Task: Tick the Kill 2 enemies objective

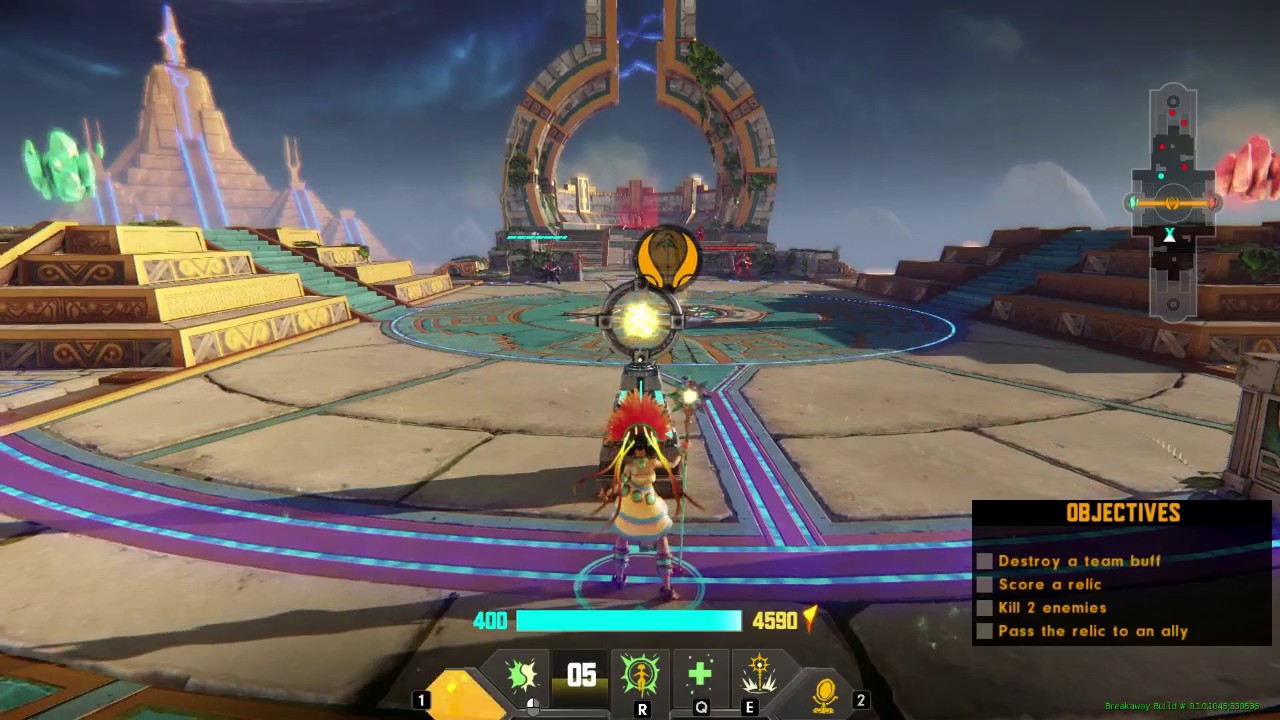Action: pyautogui.click(x=985, y=607)
